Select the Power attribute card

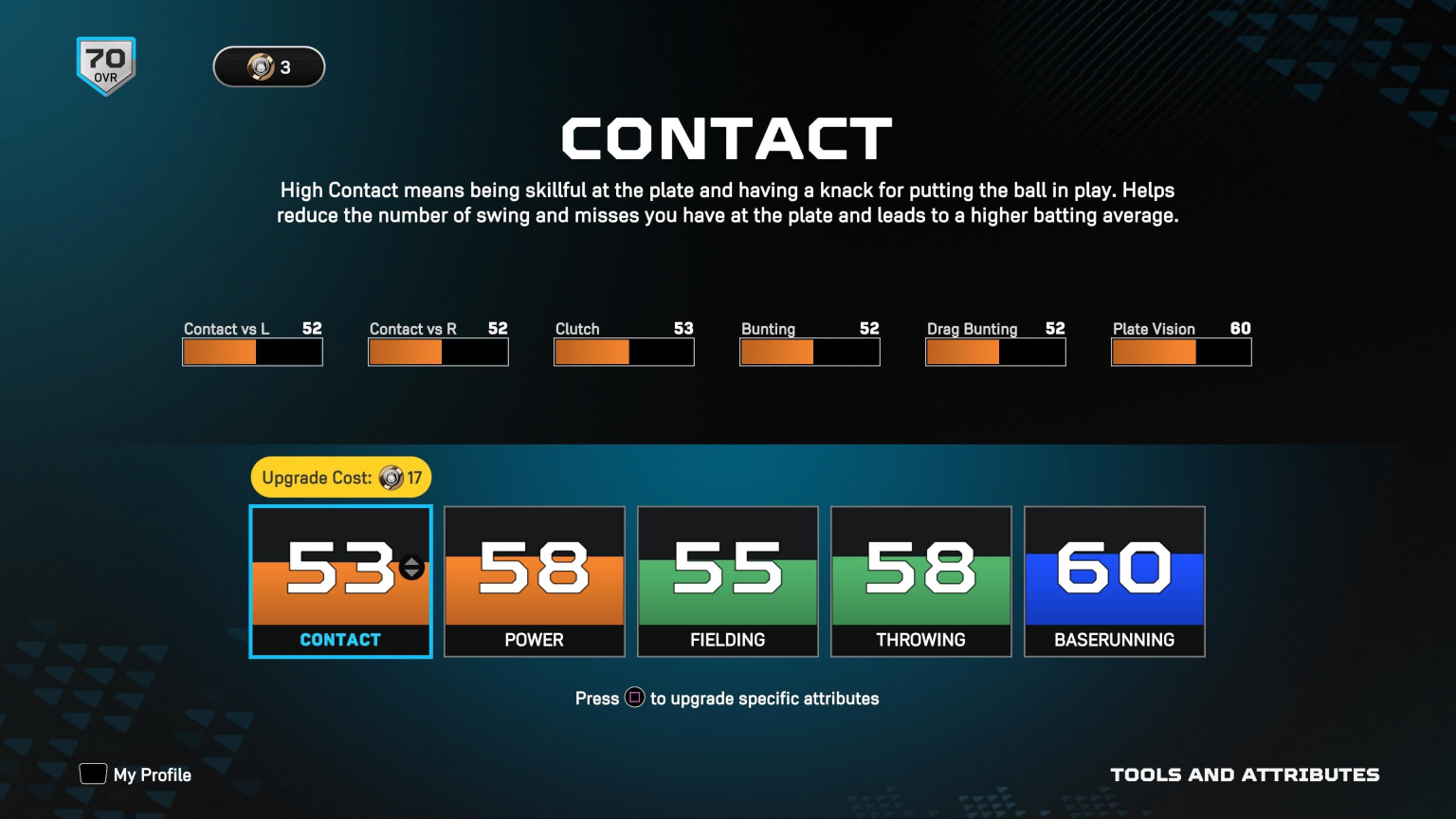click(534, 581)
